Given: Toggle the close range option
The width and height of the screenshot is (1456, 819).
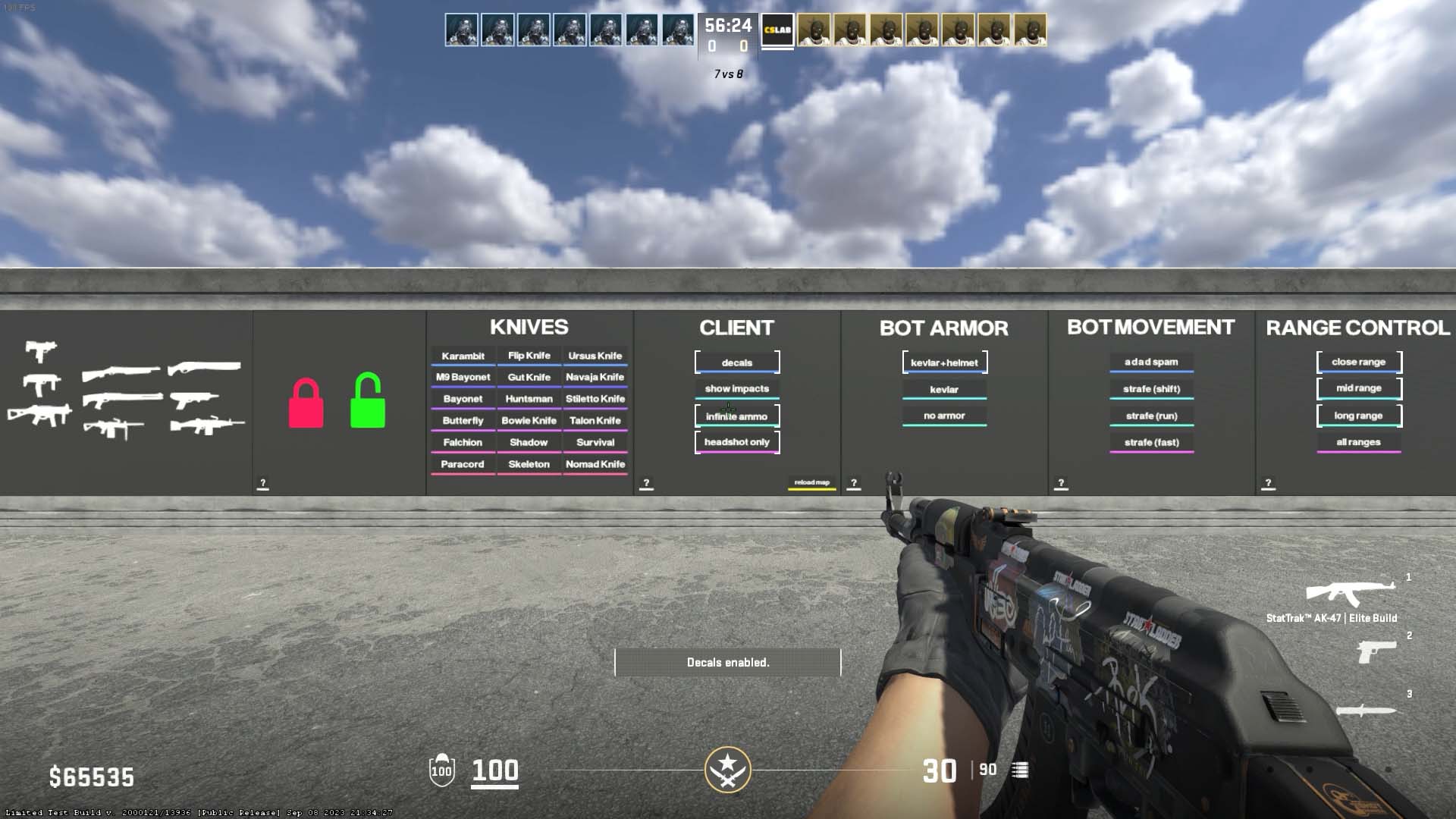Looking at the screenshot, I should tap(1358, 362).
